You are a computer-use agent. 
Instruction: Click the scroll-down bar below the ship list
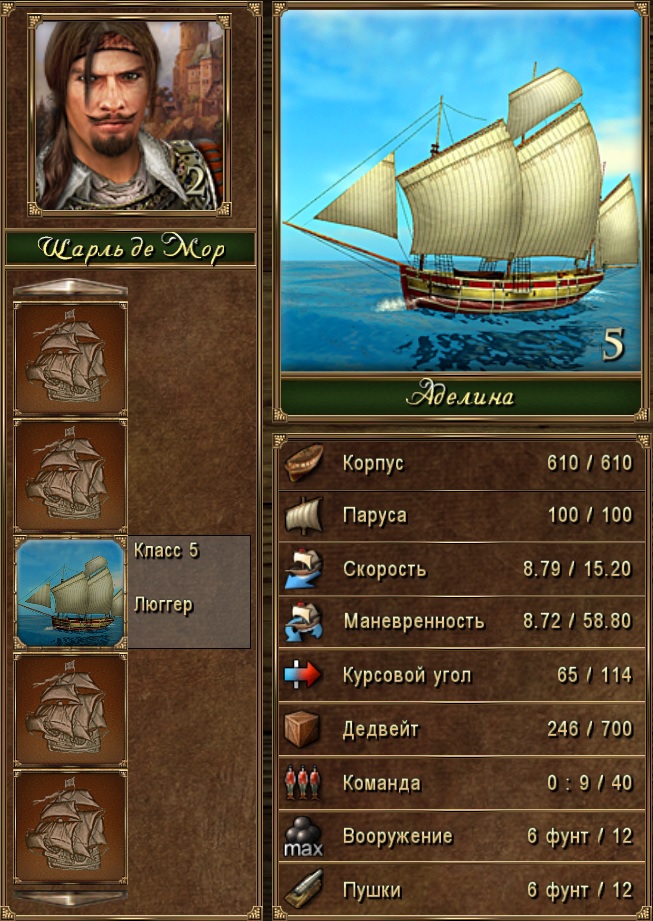[70, 896]
